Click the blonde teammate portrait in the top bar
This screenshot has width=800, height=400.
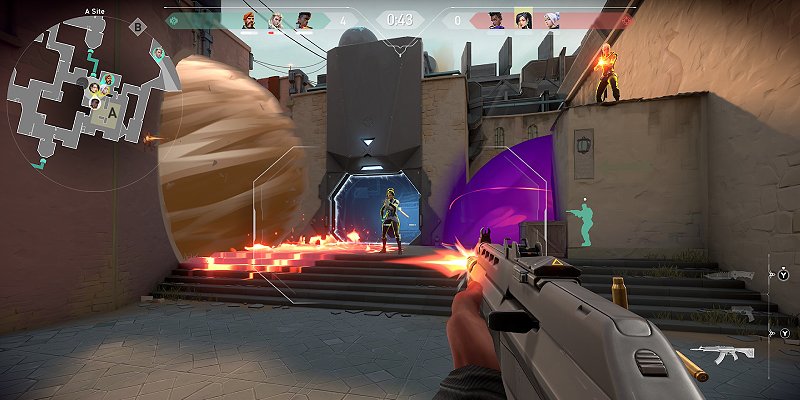pyautogui.click(x=276, y=19)
